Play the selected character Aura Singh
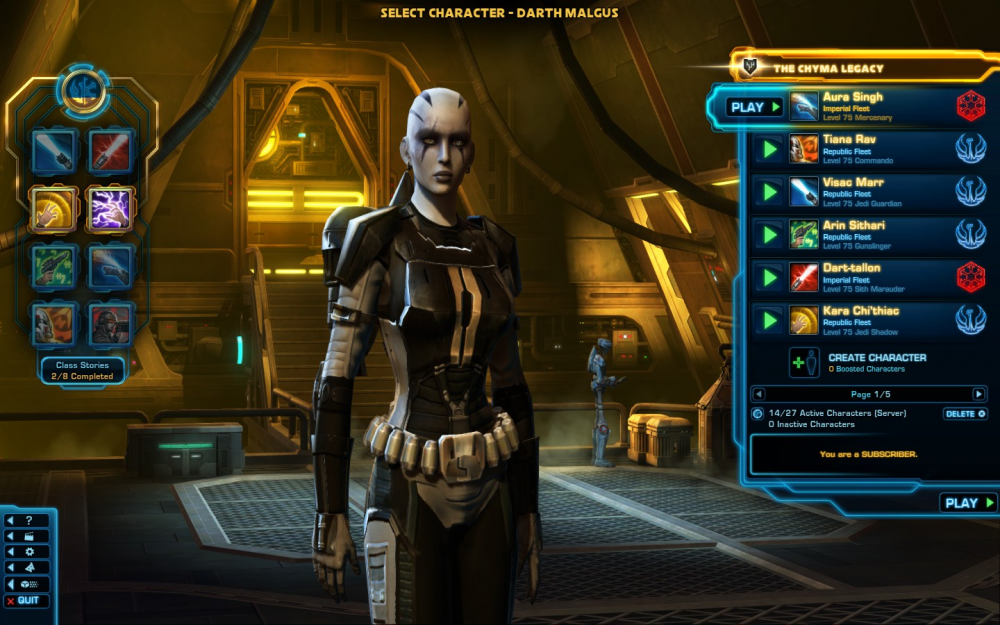 pyautogui.click(x=754, y=107)
